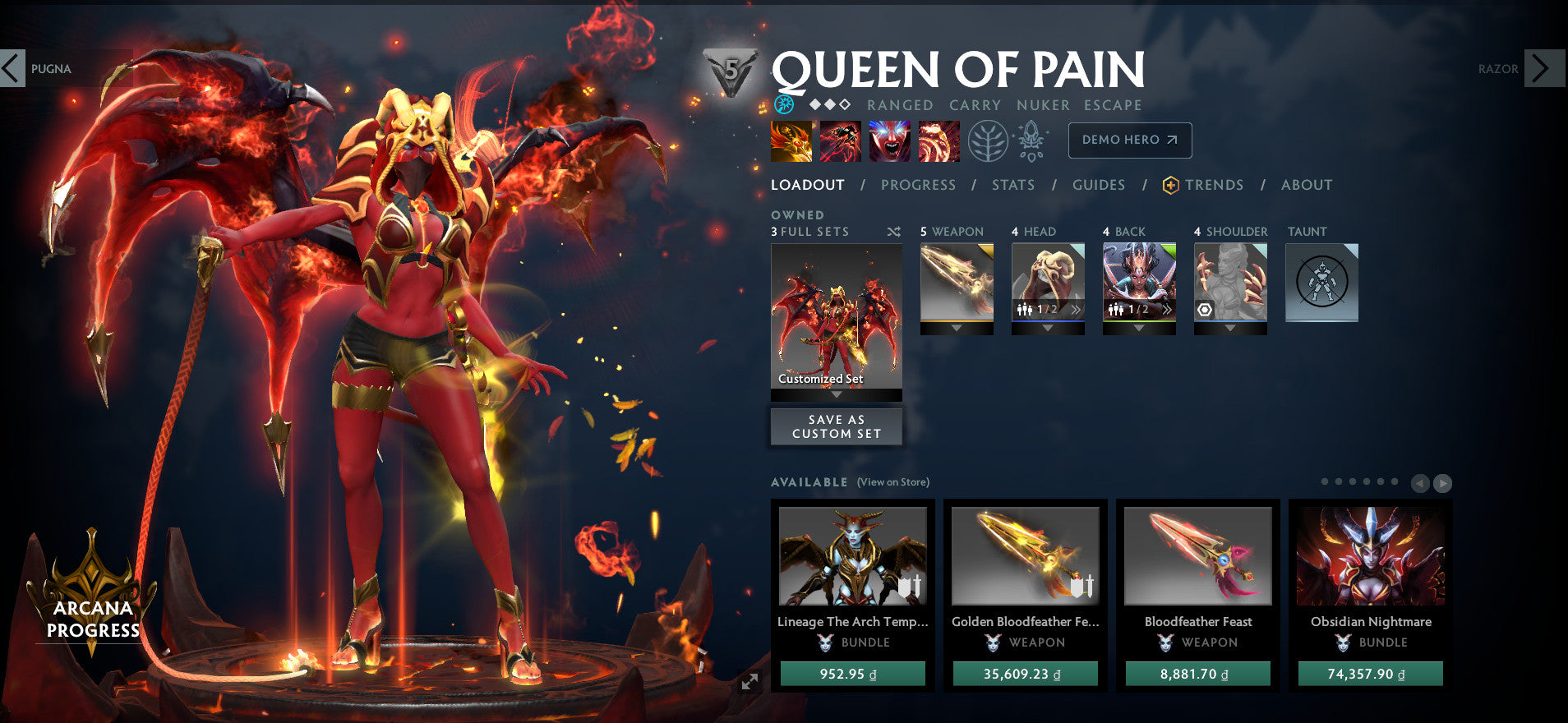Toggle the shuffle loadout icon

pyautogui.click(x=893, y=232)
